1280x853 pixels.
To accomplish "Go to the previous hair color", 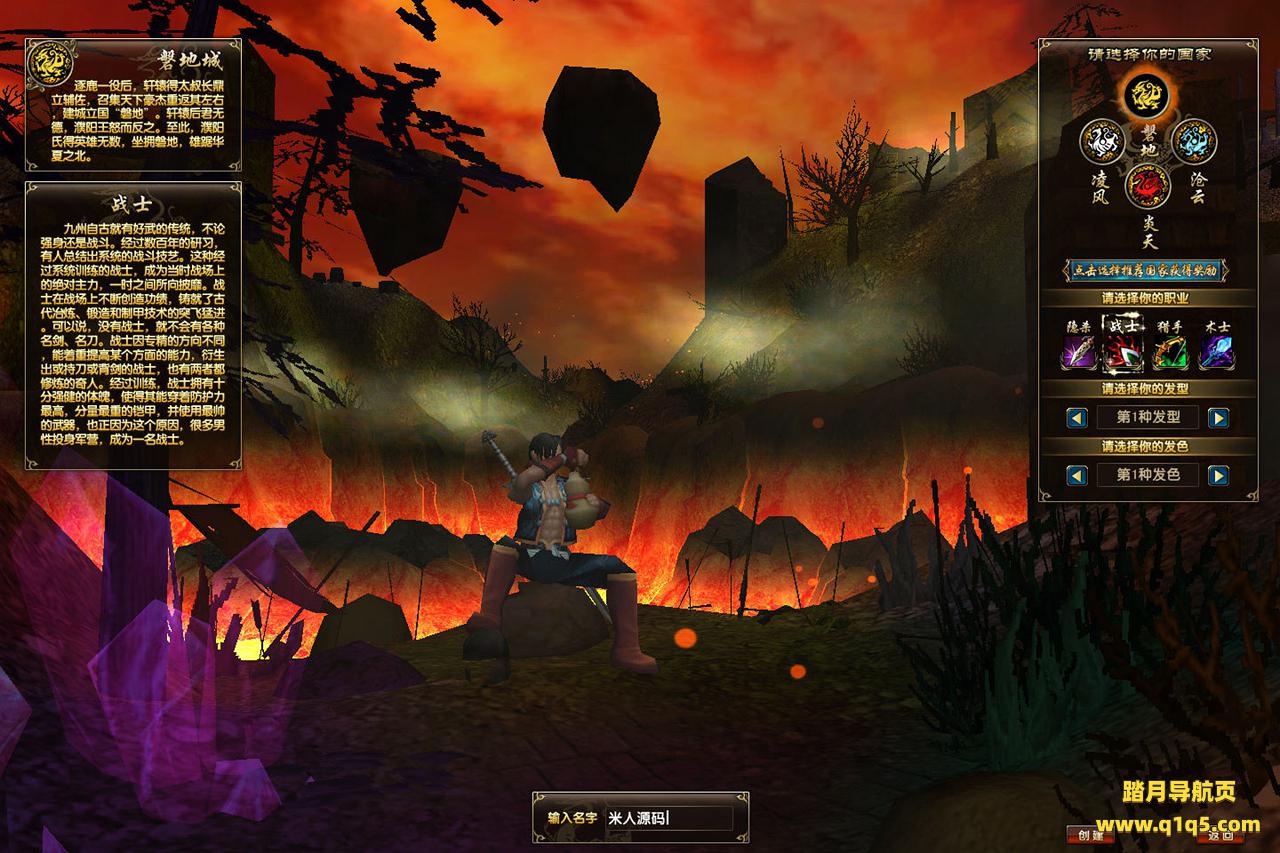I will 1077,475.
